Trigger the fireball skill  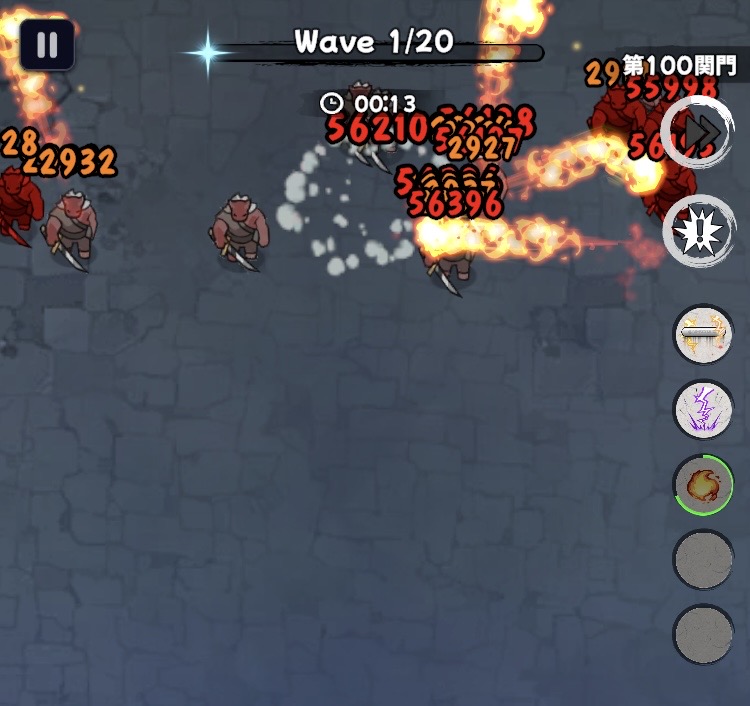tap(704, 484)
